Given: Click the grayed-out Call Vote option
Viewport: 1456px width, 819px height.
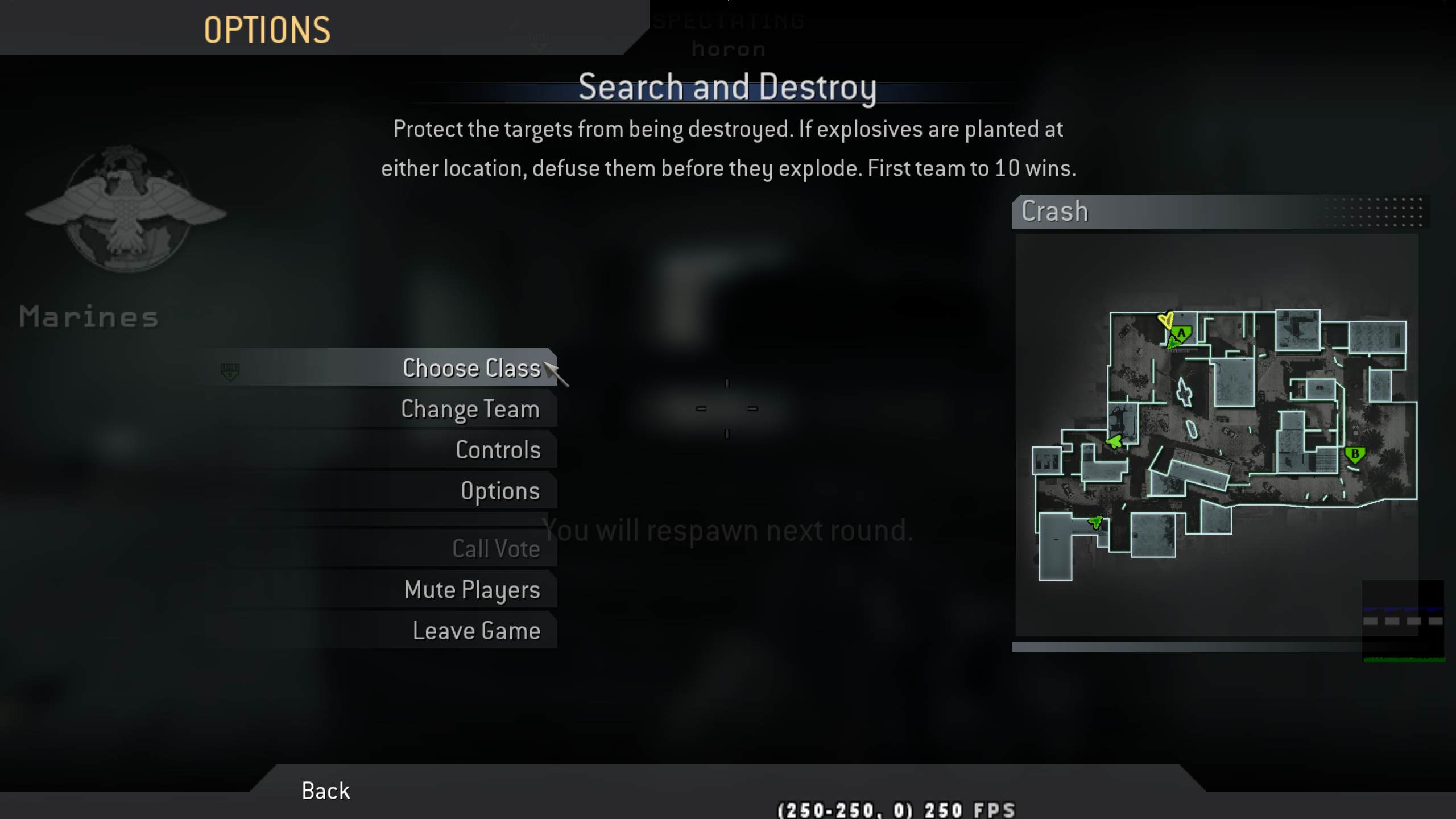Looking at the screenshot, I should [x=496, y=548].
